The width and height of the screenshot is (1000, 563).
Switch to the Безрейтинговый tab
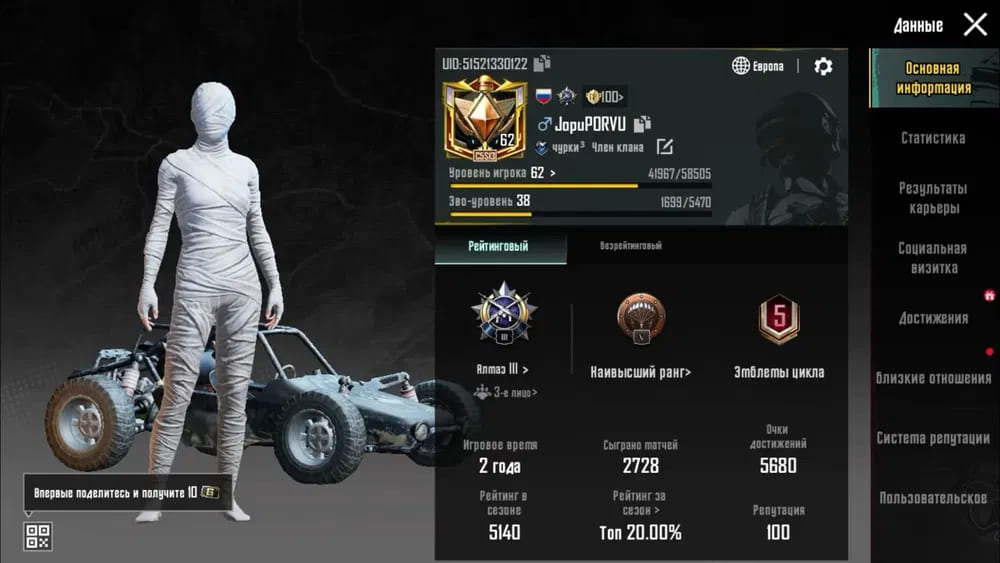(630, 246)
